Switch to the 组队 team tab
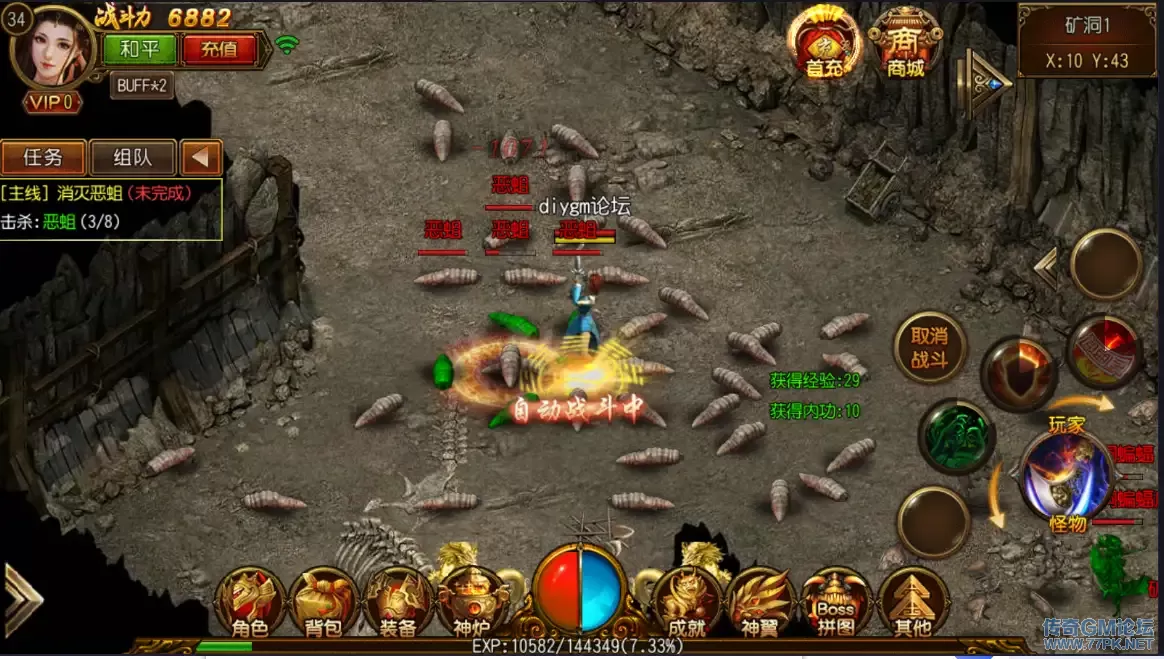The height and width of the screenshot is (659, 1164). point(132,157)
